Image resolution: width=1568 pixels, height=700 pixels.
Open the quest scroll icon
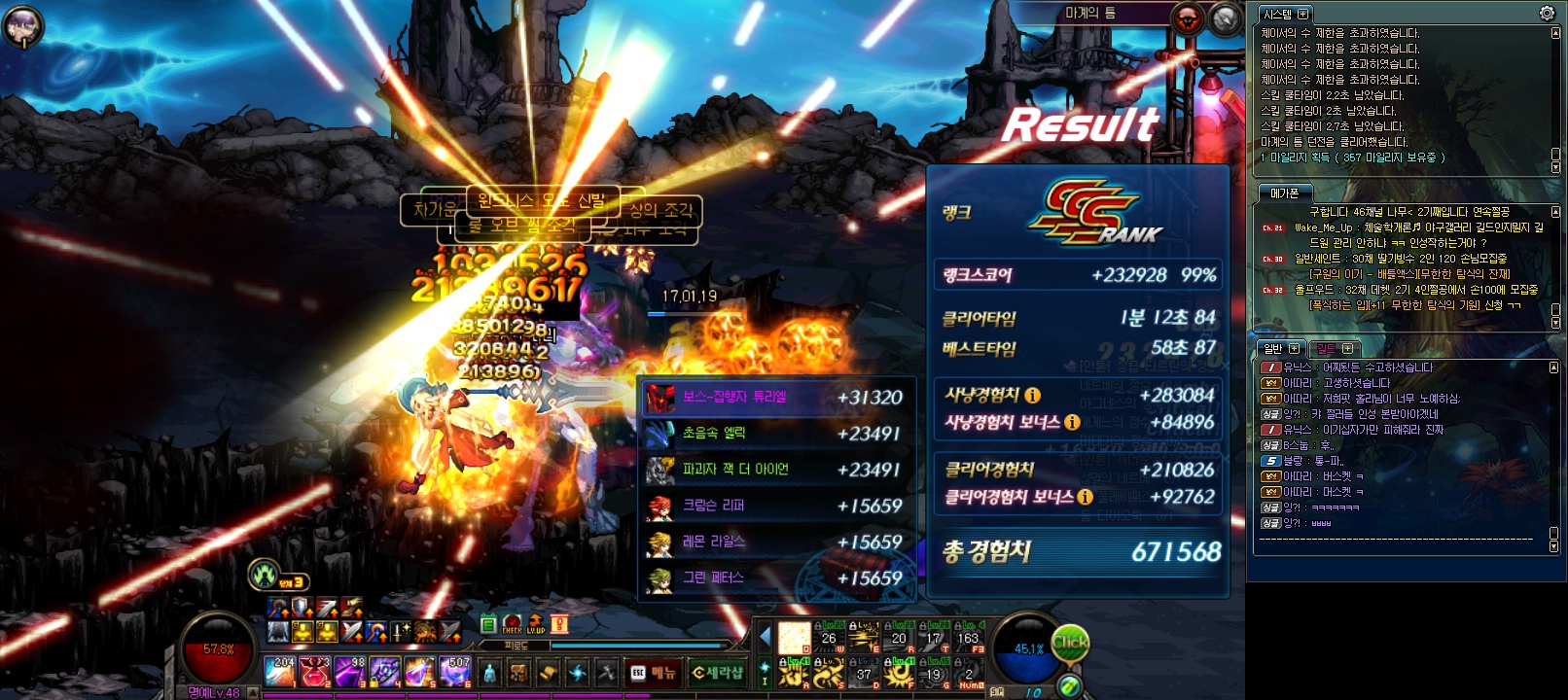click(549, 673)
